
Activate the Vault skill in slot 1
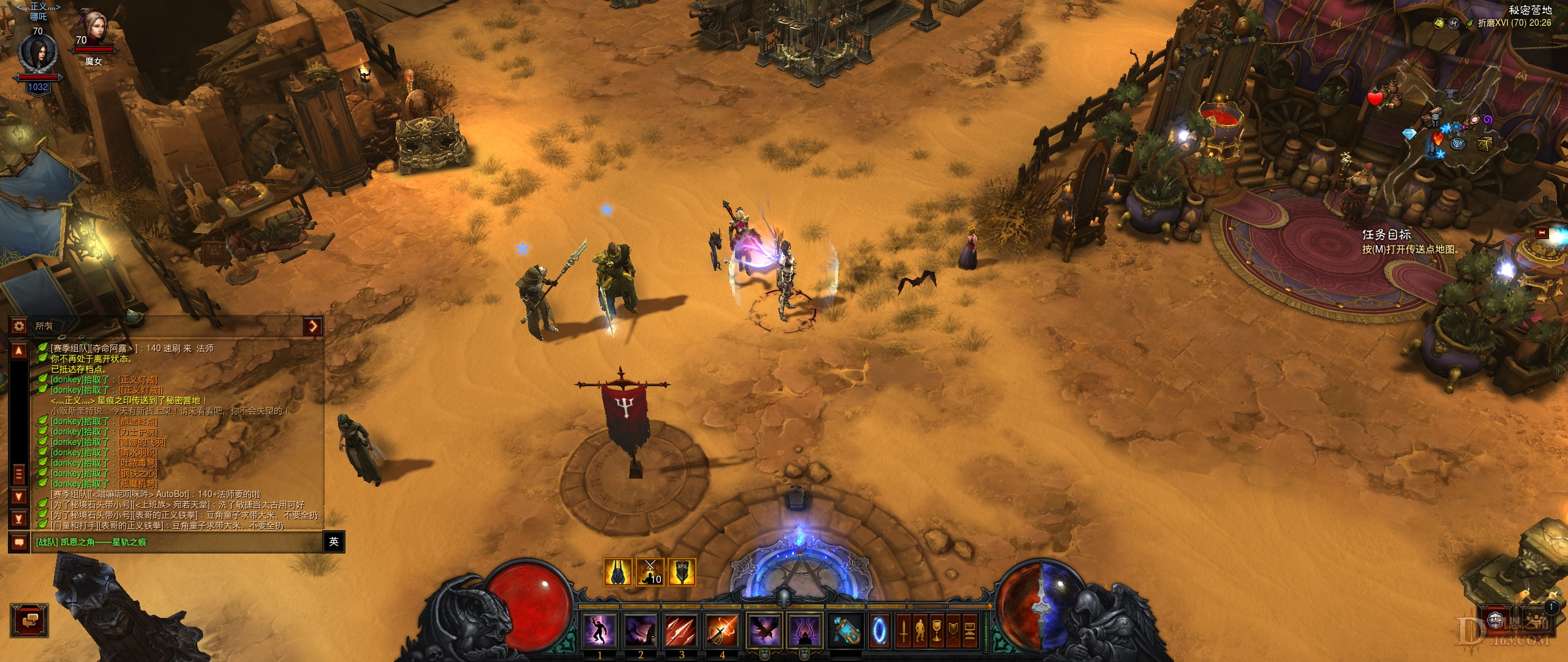pos(600,630)
